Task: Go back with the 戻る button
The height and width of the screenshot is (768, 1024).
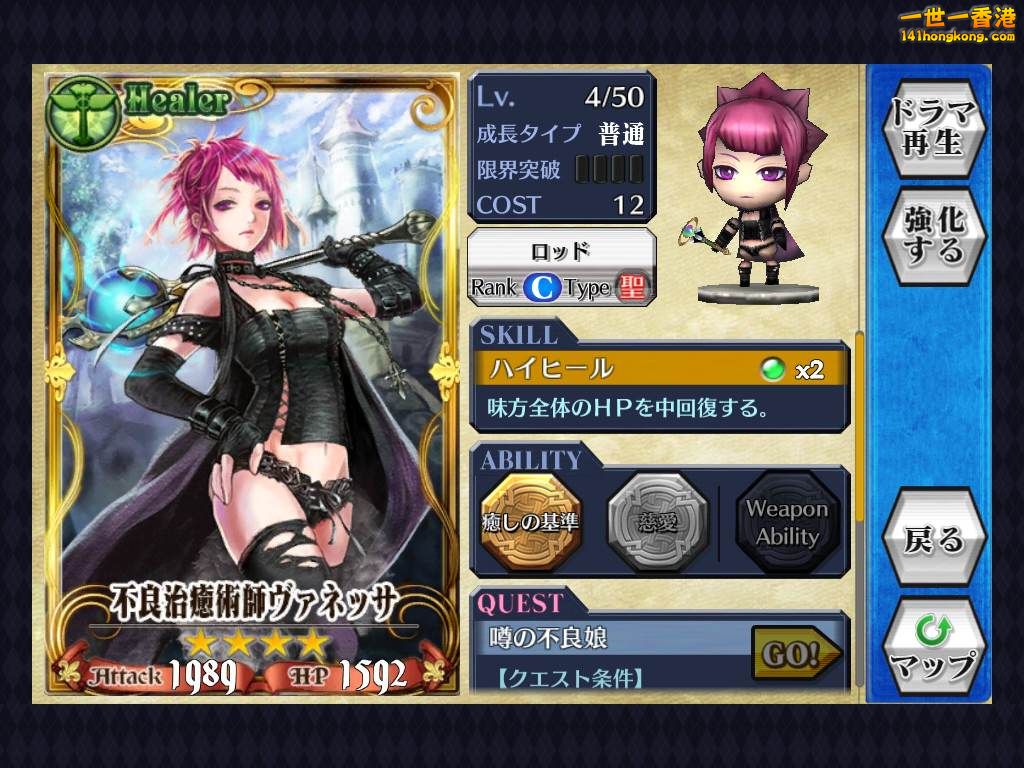Action: (933, 540)
